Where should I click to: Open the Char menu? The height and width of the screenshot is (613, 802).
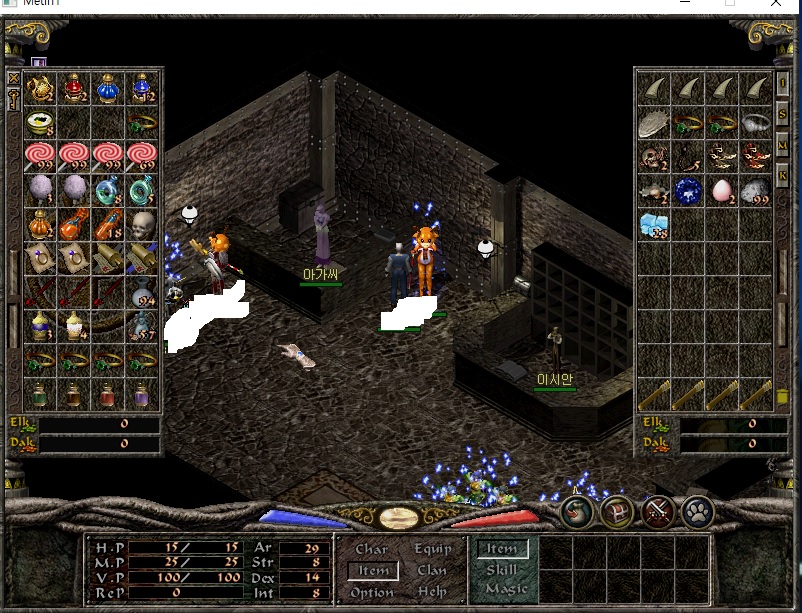(x=371, y=549)
